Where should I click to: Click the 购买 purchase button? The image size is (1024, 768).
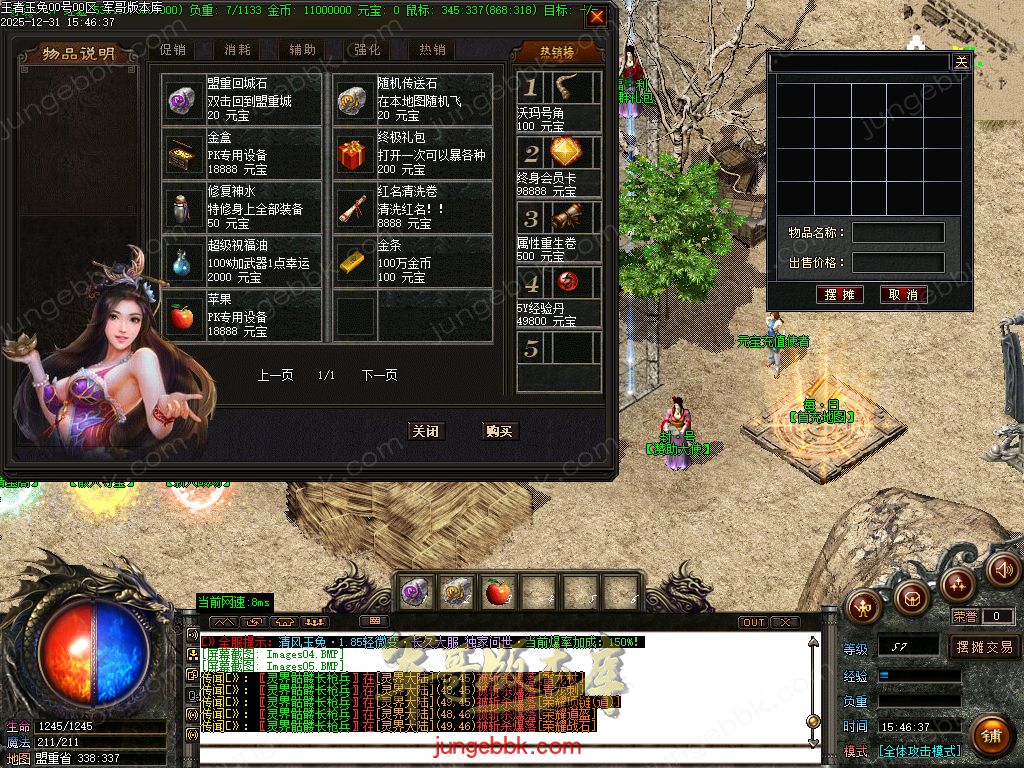click(x=498, y=431)
